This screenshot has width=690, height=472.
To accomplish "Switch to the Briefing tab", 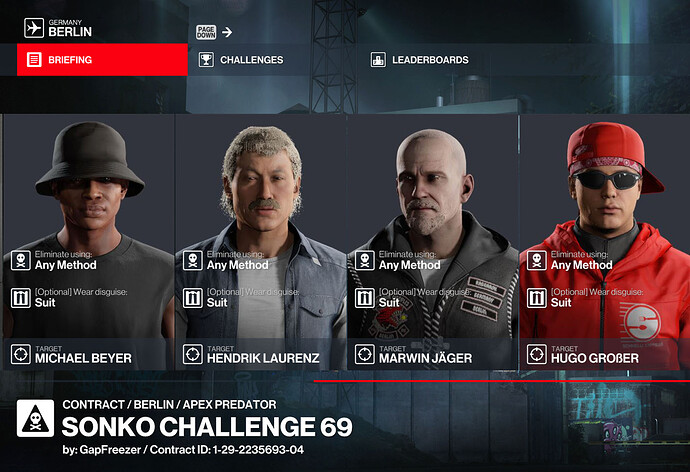I will click(101, 60).
